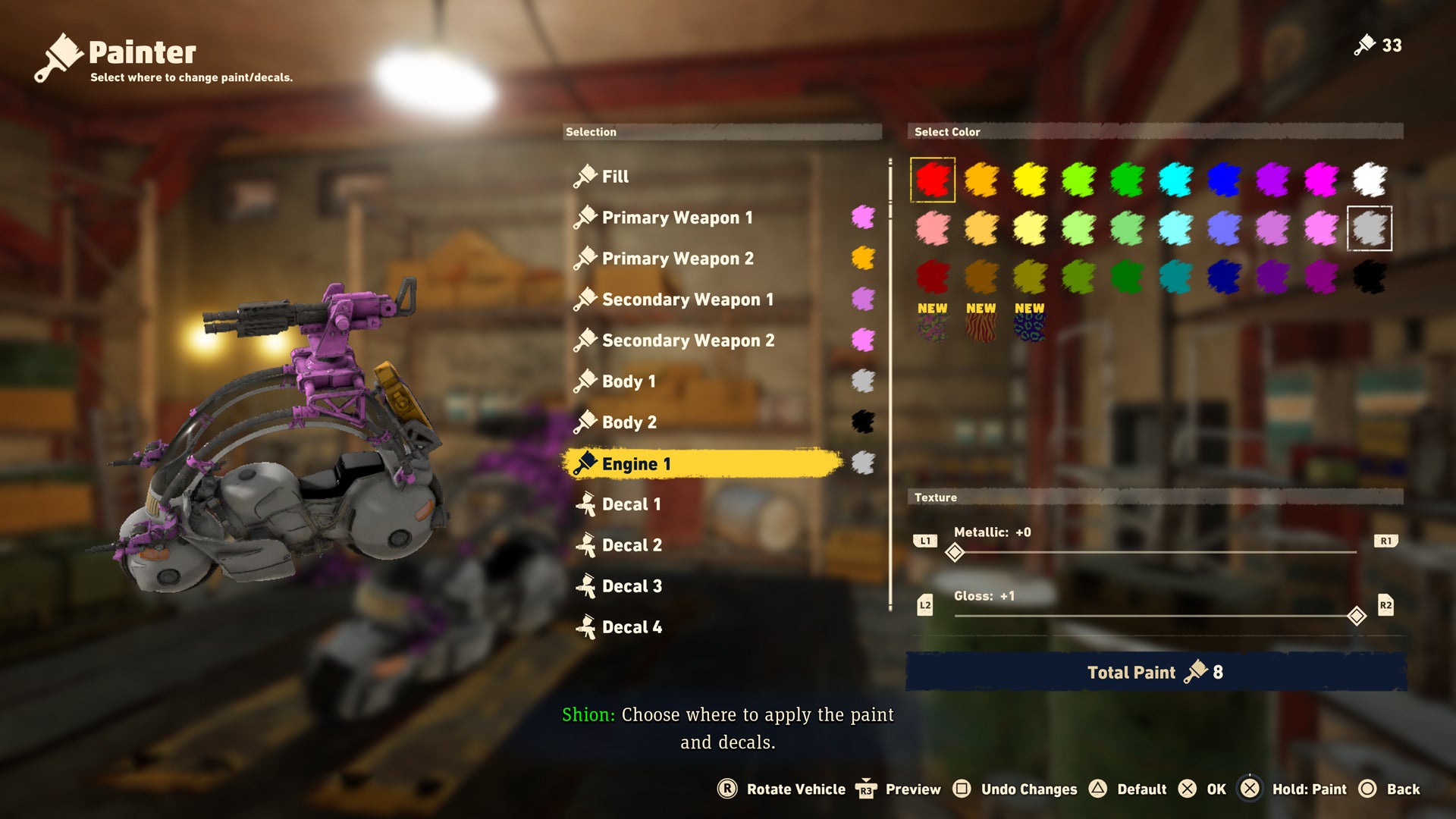Viewport: 1456px width, 819px height.
Task: Click the Metallic slider handle
Action: pyautogui.click(x=955, y=554)
